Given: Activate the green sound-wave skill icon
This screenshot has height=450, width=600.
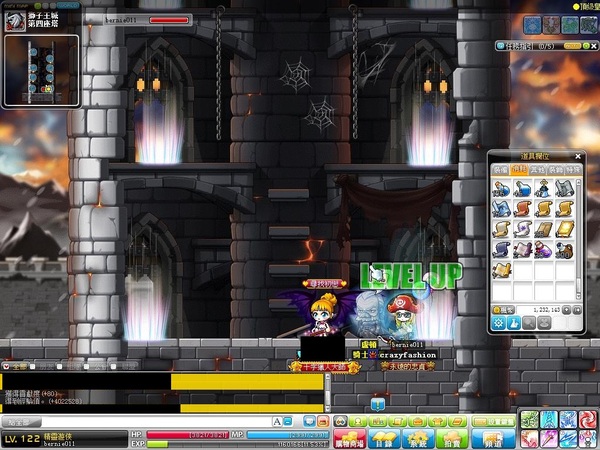Looking at the screenshot, I should (x=529, y=418).
